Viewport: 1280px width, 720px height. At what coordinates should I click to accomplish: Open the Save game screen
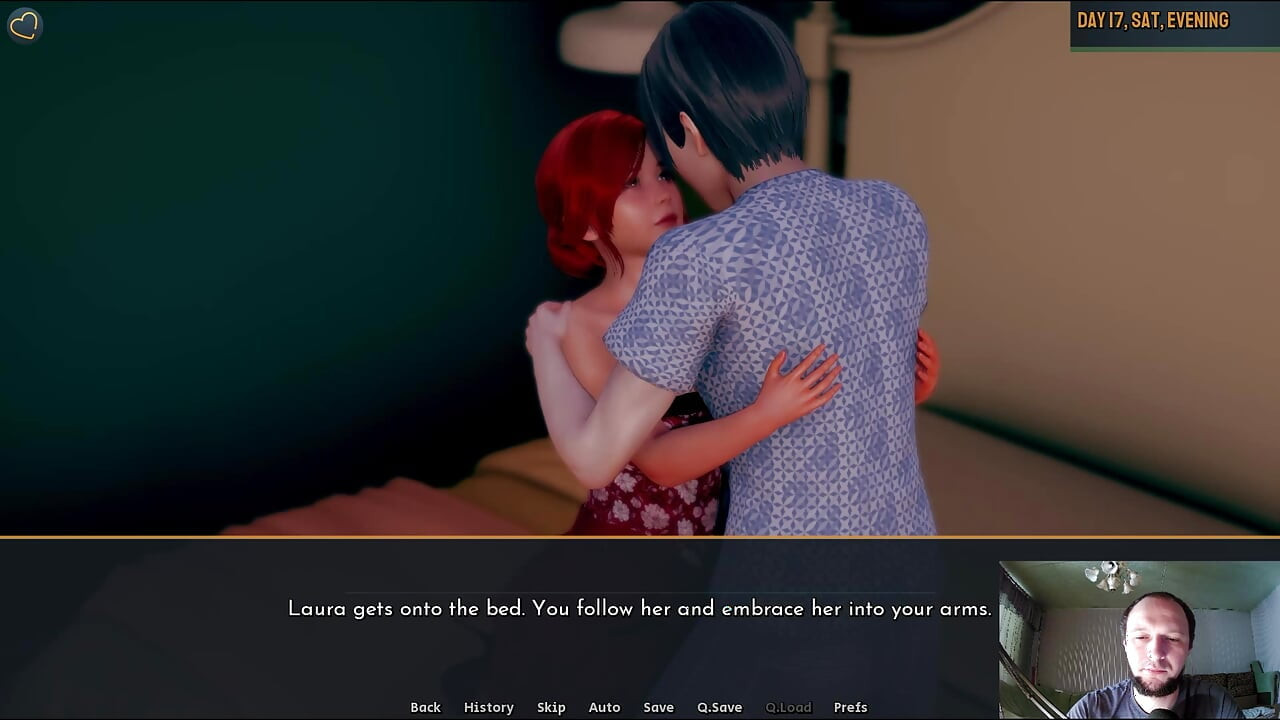pos(658,707)
